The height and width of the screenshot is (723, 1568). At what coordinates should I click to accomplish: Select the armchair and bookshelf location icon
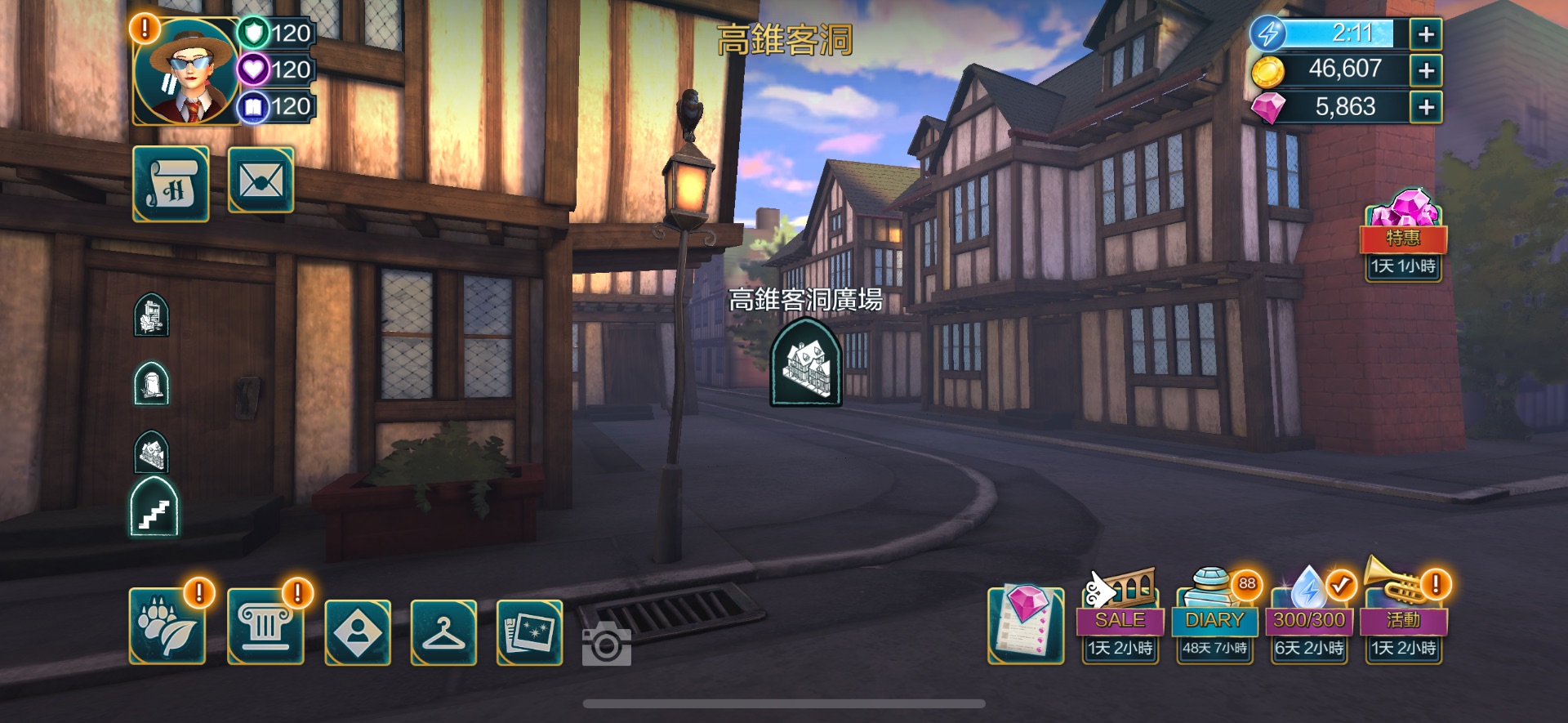click(x=152, y=315)
